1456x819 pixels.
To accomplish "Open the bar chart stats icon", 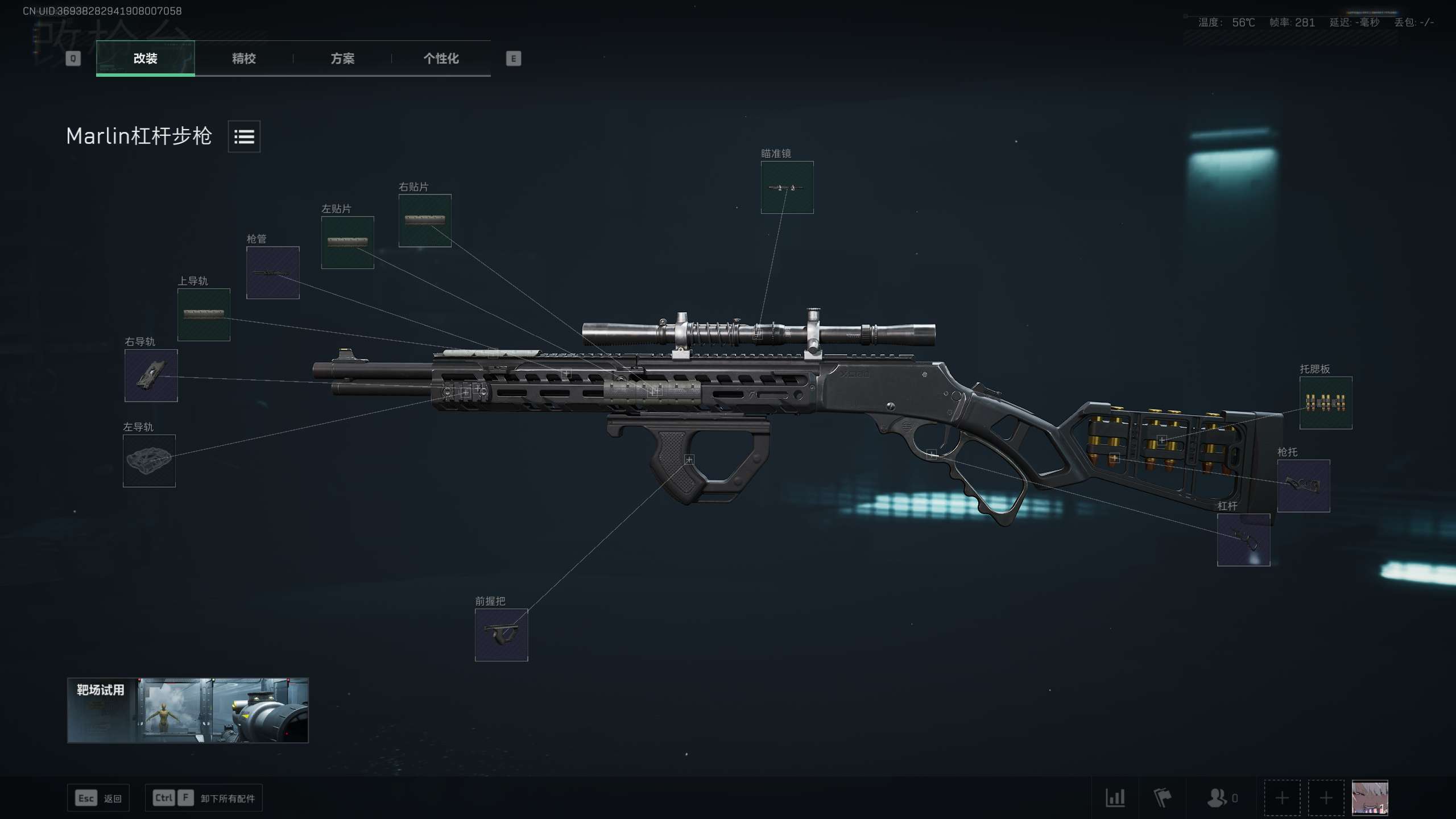I will pos(1115,798).
